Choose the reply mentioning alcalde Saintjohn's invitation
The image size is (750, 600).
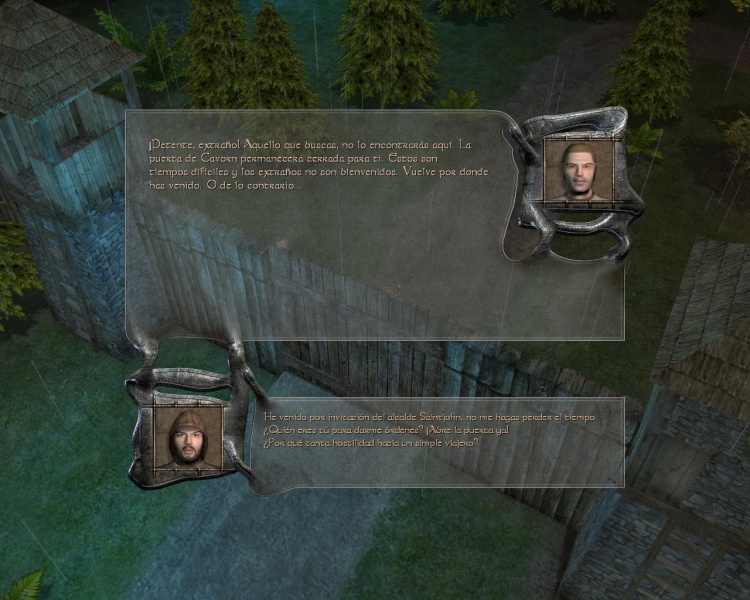point(429,416)
